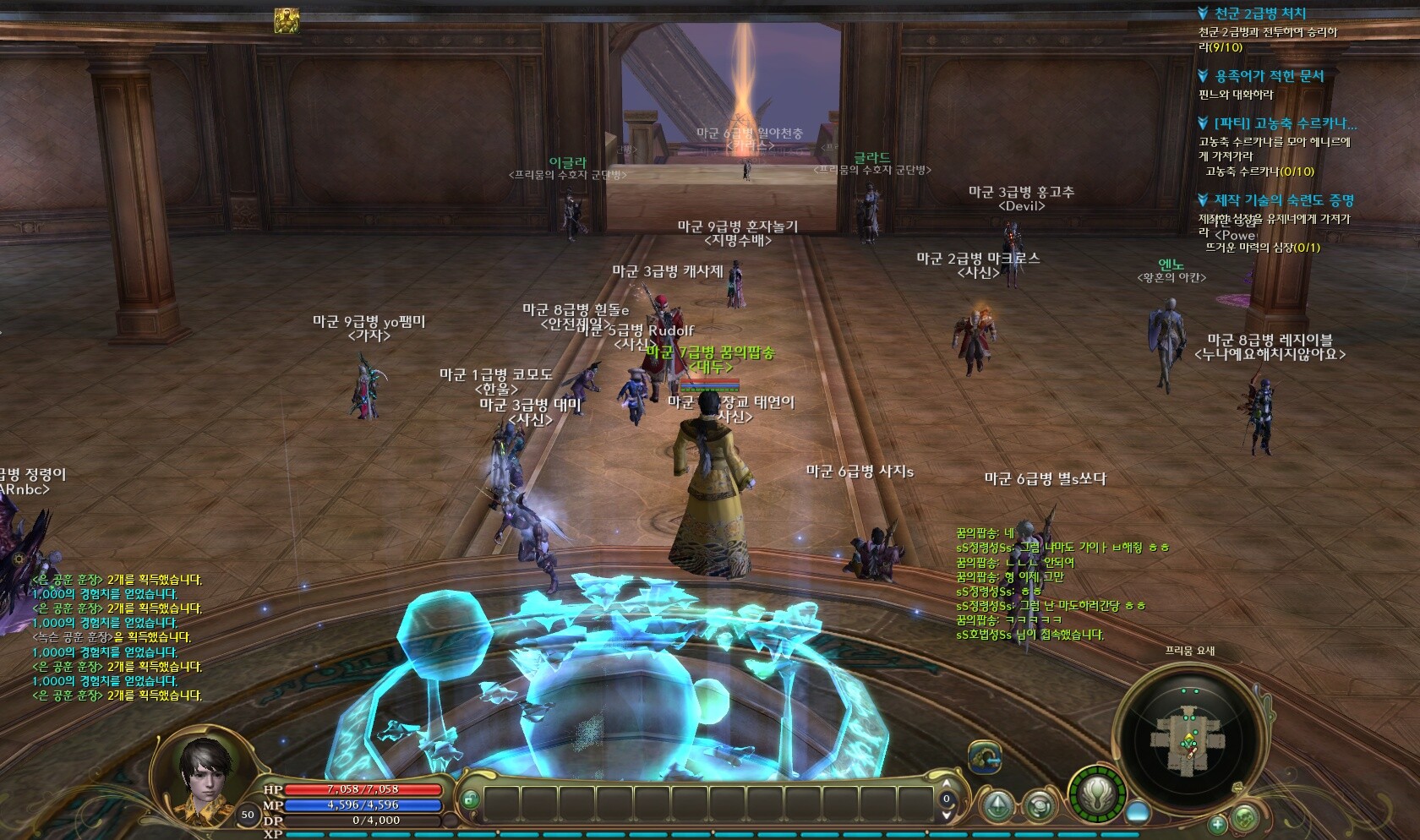Collapse the 천군 2급병 처치 quest arrow

tap(1203, 14)
